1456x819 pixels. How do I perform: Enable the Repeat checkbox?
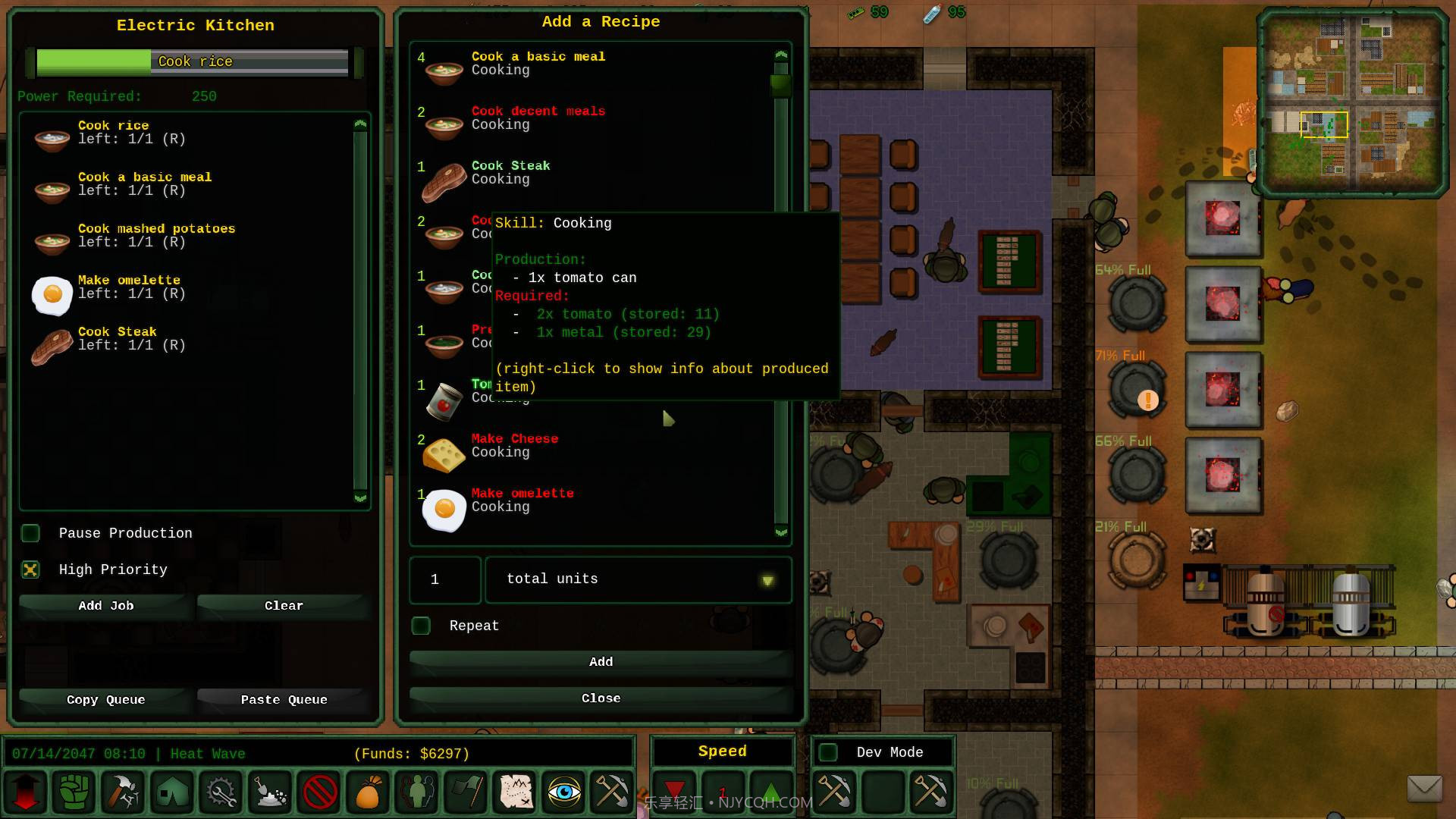click(x=421, y=626)
